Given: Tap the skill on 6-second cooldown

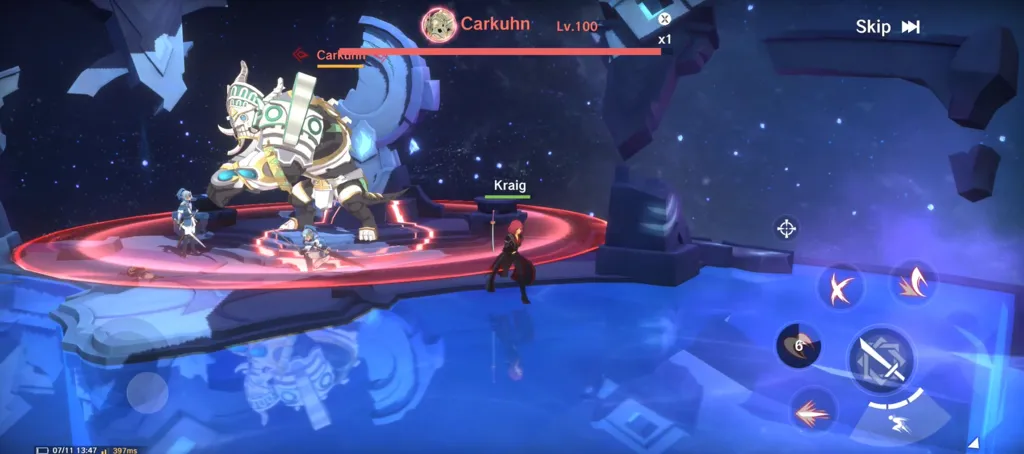Looking at the screenshot, I should pos(798,345).
